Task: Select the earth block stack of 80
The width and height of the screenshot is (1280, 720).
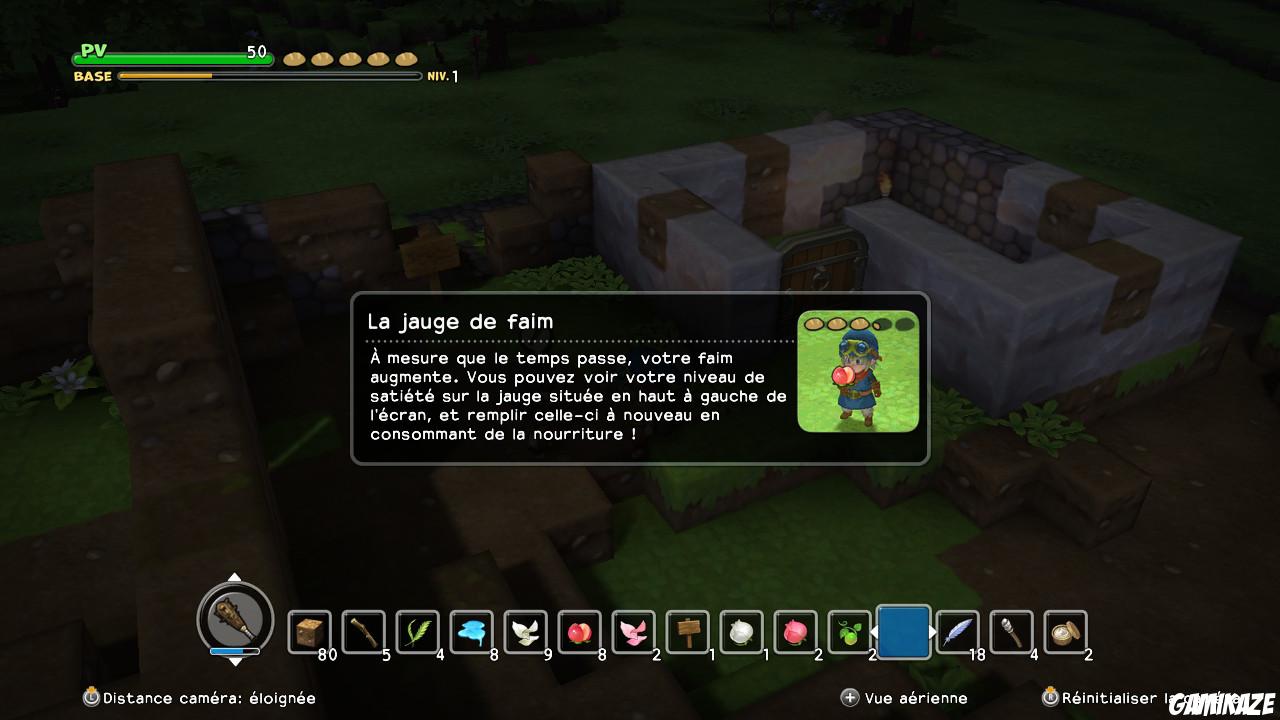Action: click(310, 632)
